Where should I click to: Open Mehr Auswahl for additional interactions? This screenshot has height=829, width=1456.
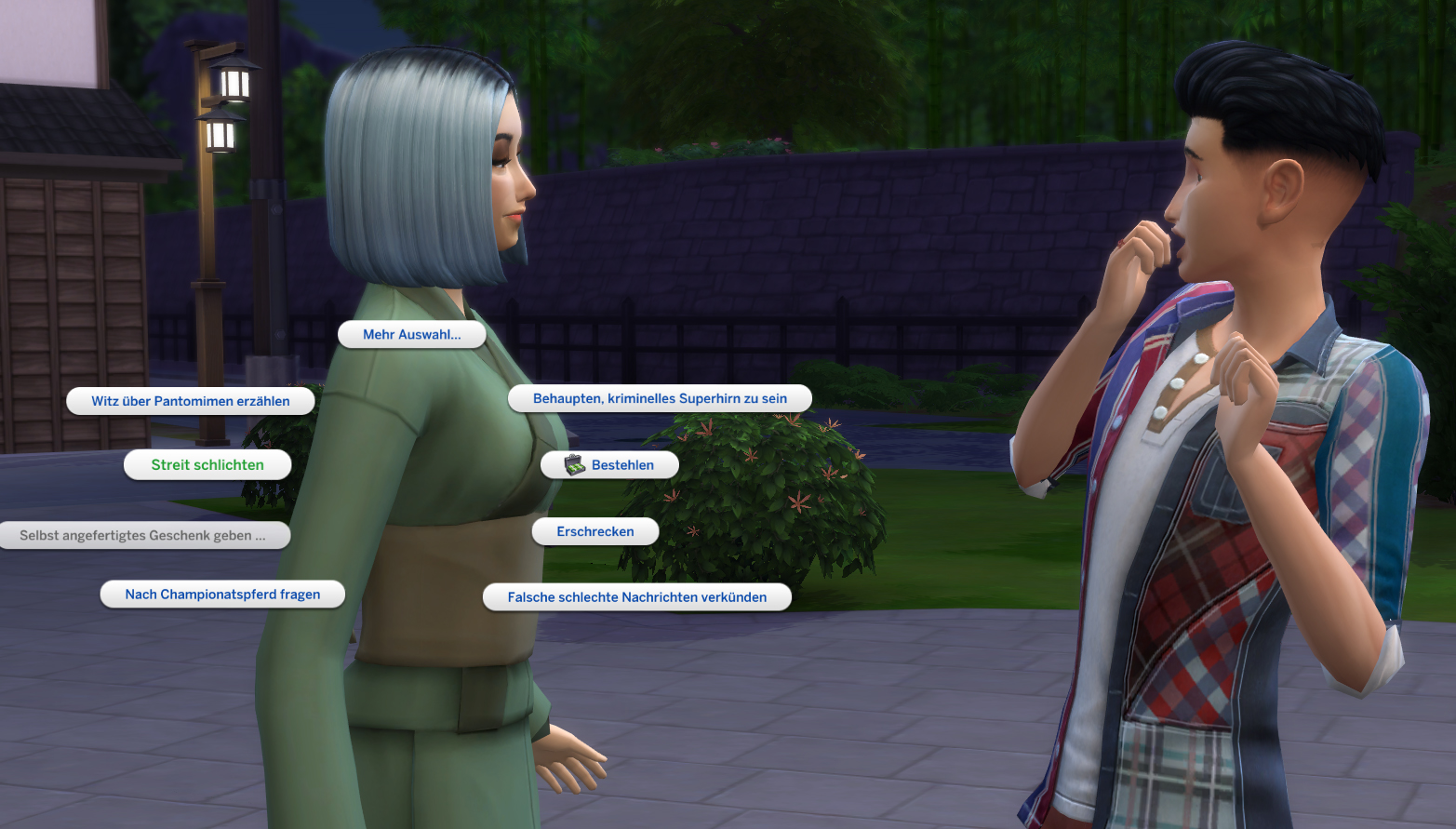coord(411,334)
